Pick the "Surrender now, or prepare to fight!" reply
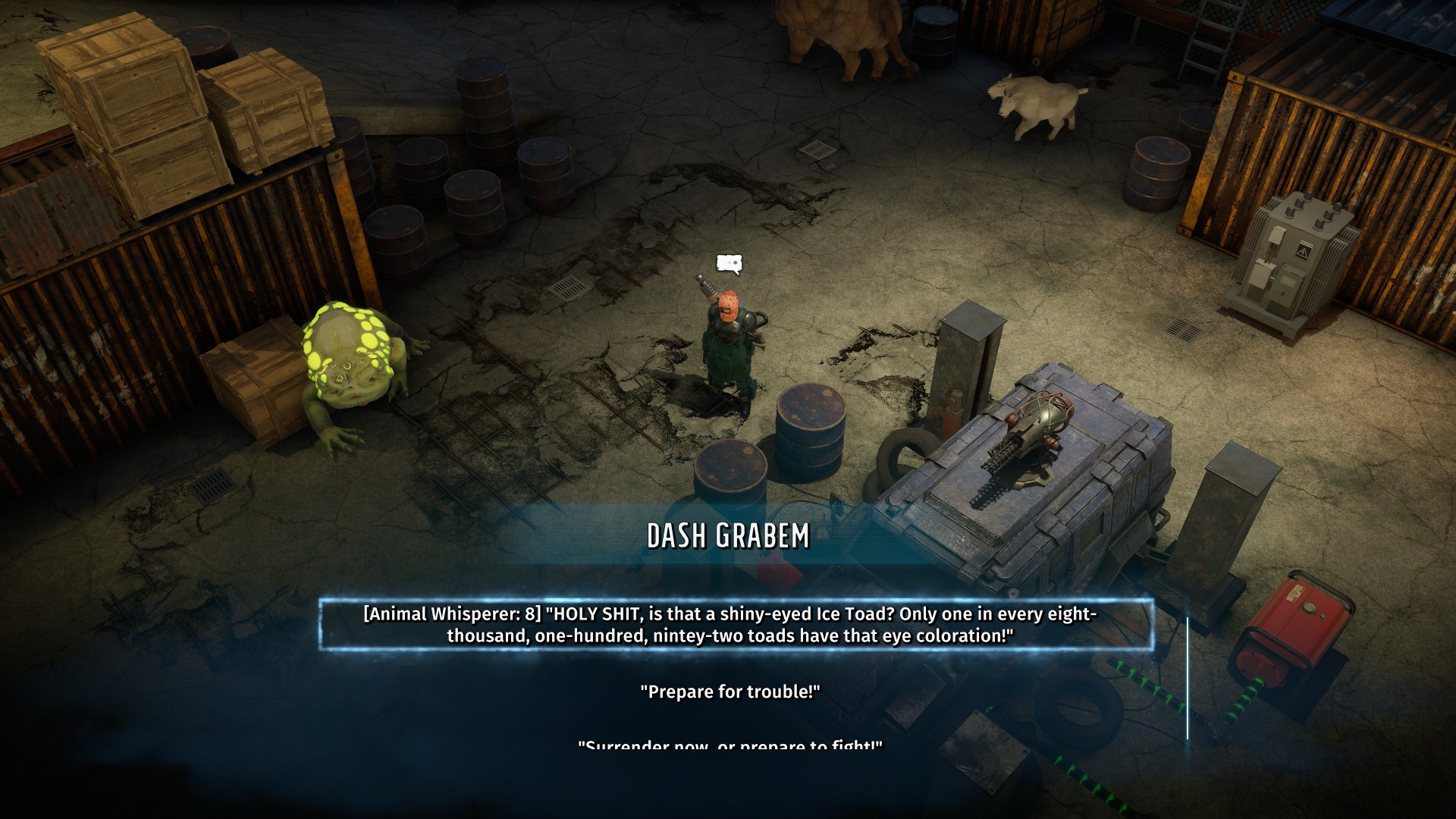This screenshot has width=1456, height=819. 730,745
